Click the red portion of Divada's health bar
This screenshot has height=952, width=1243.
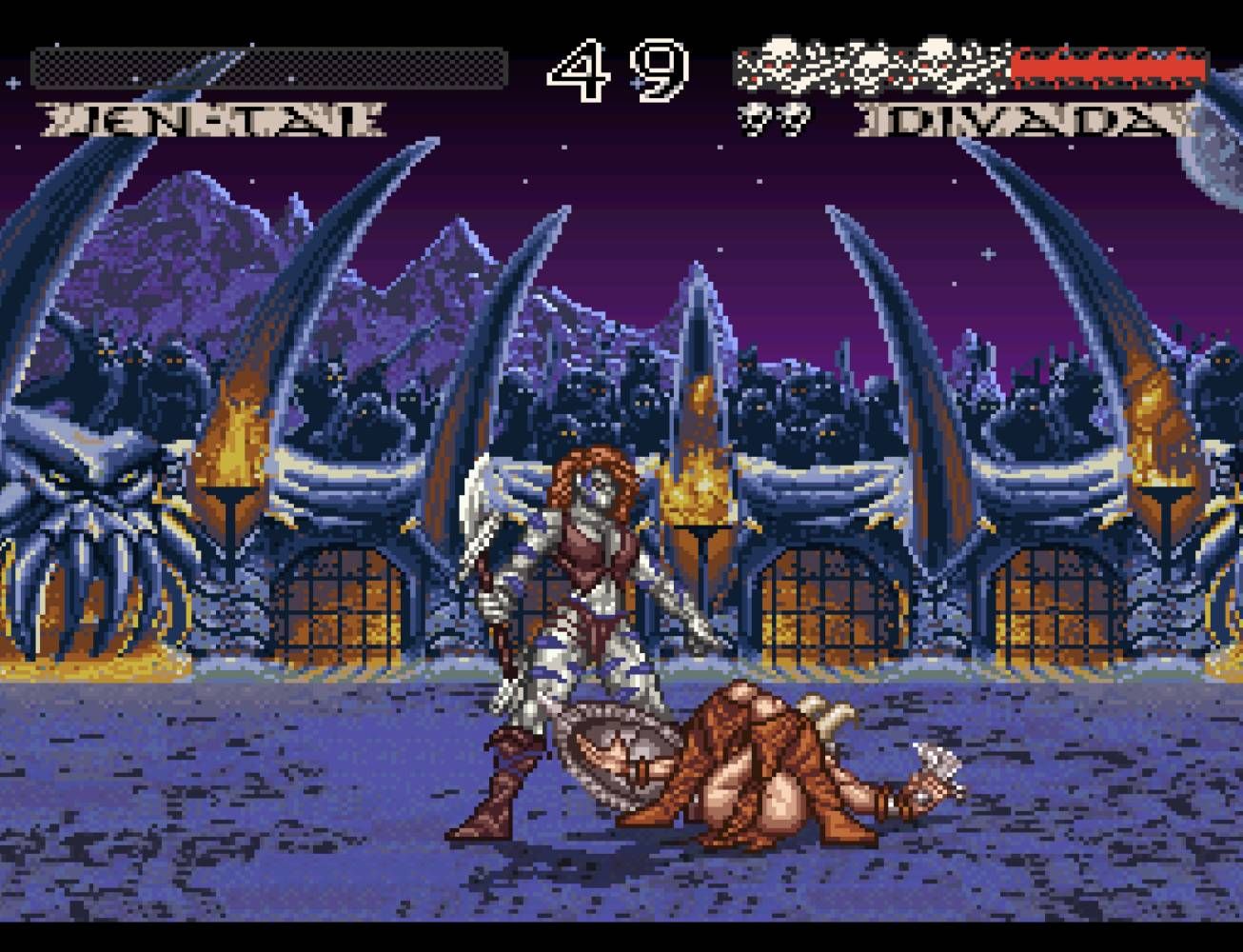pyautogui.click(x=1109, y=67)
